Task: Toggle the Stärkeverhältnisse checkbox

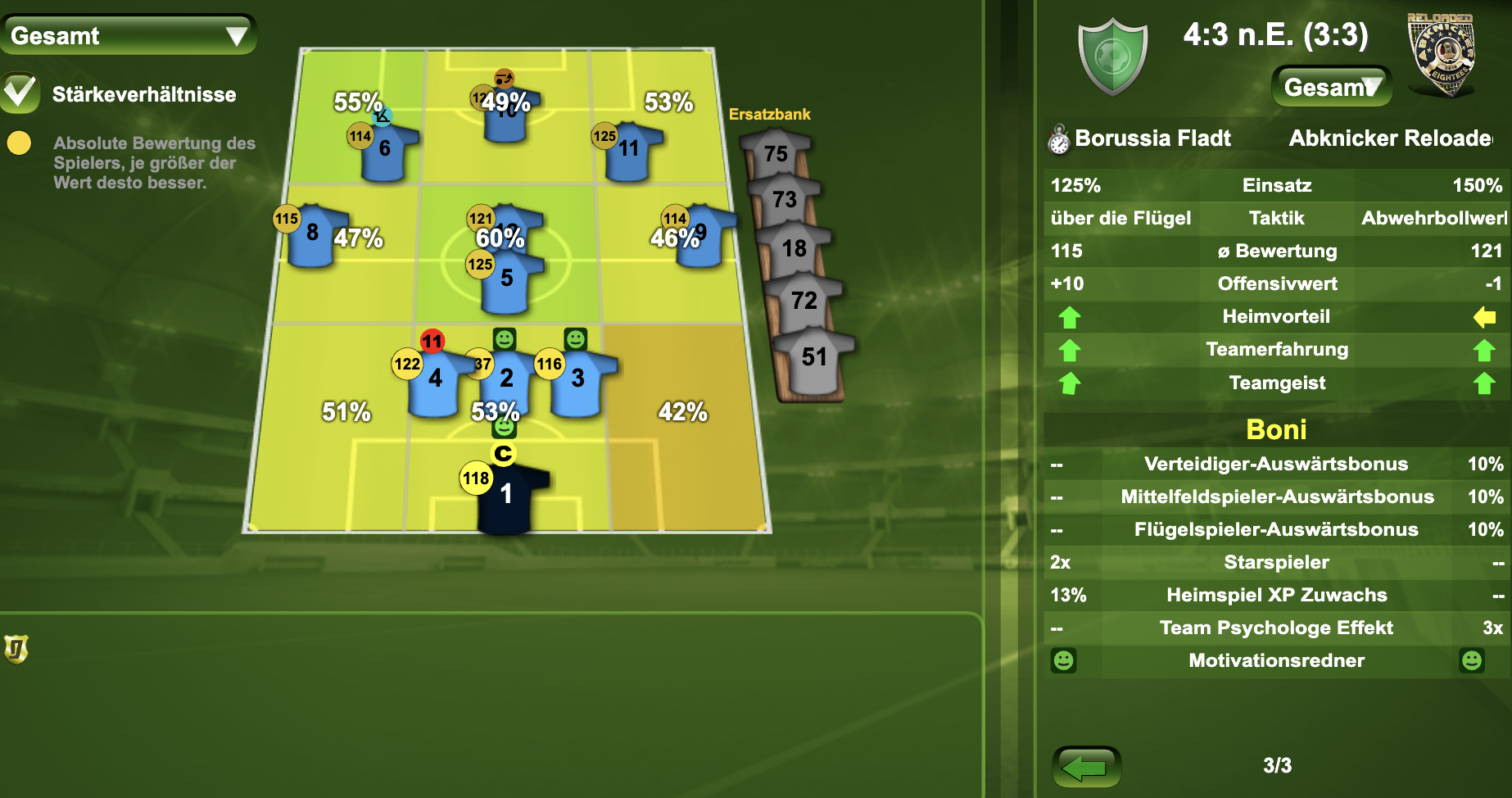Action: 20,93
